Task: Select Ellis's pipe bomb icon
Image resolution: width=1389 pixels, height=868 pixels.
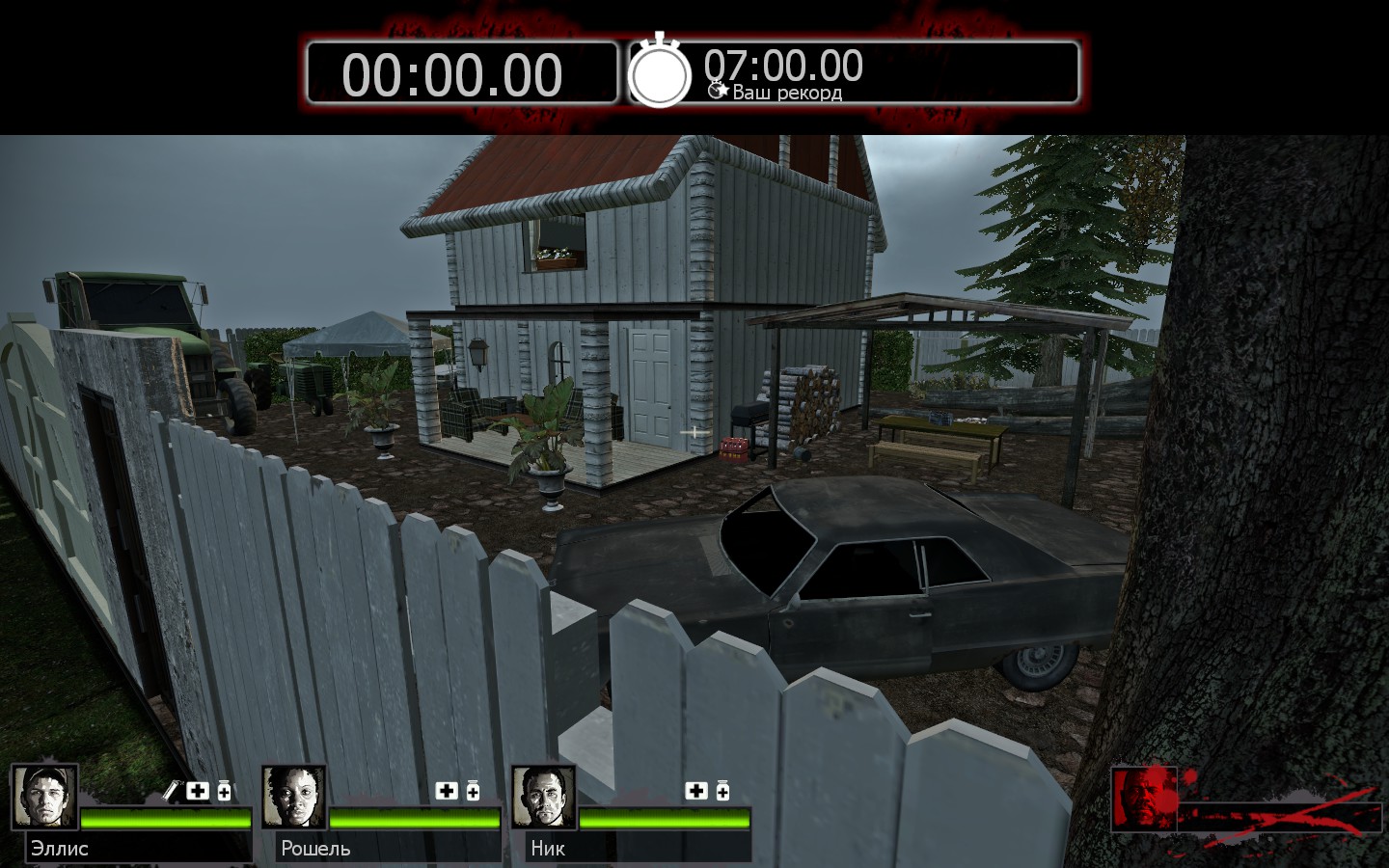Action: coord(172,791)
